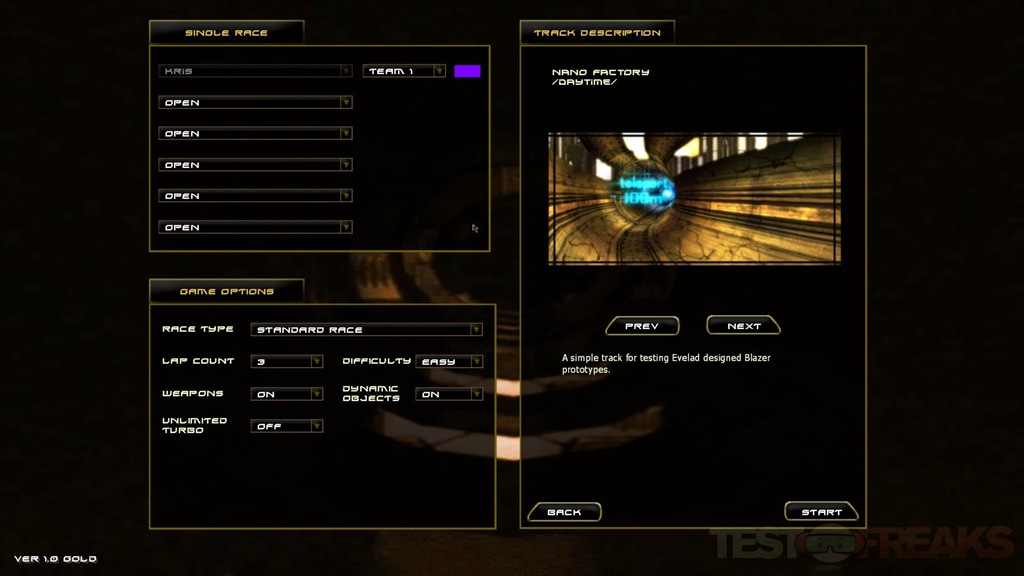1024x576 pixels.
Task: Toggle the Weapons dropdown
Action: 287,395
